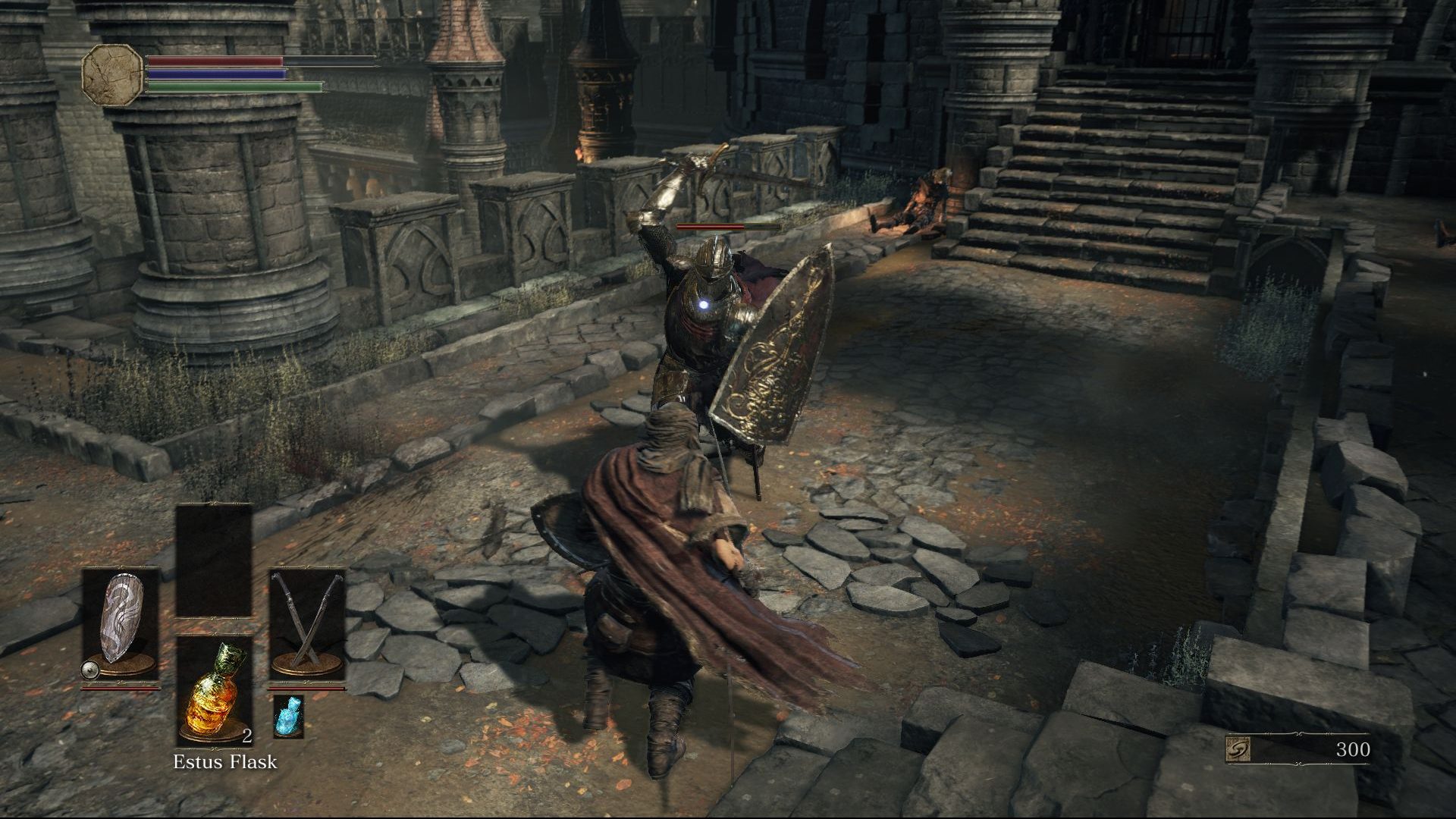
Task: Click the small blue Ashen Estus icon
Action: click(287, 717)
